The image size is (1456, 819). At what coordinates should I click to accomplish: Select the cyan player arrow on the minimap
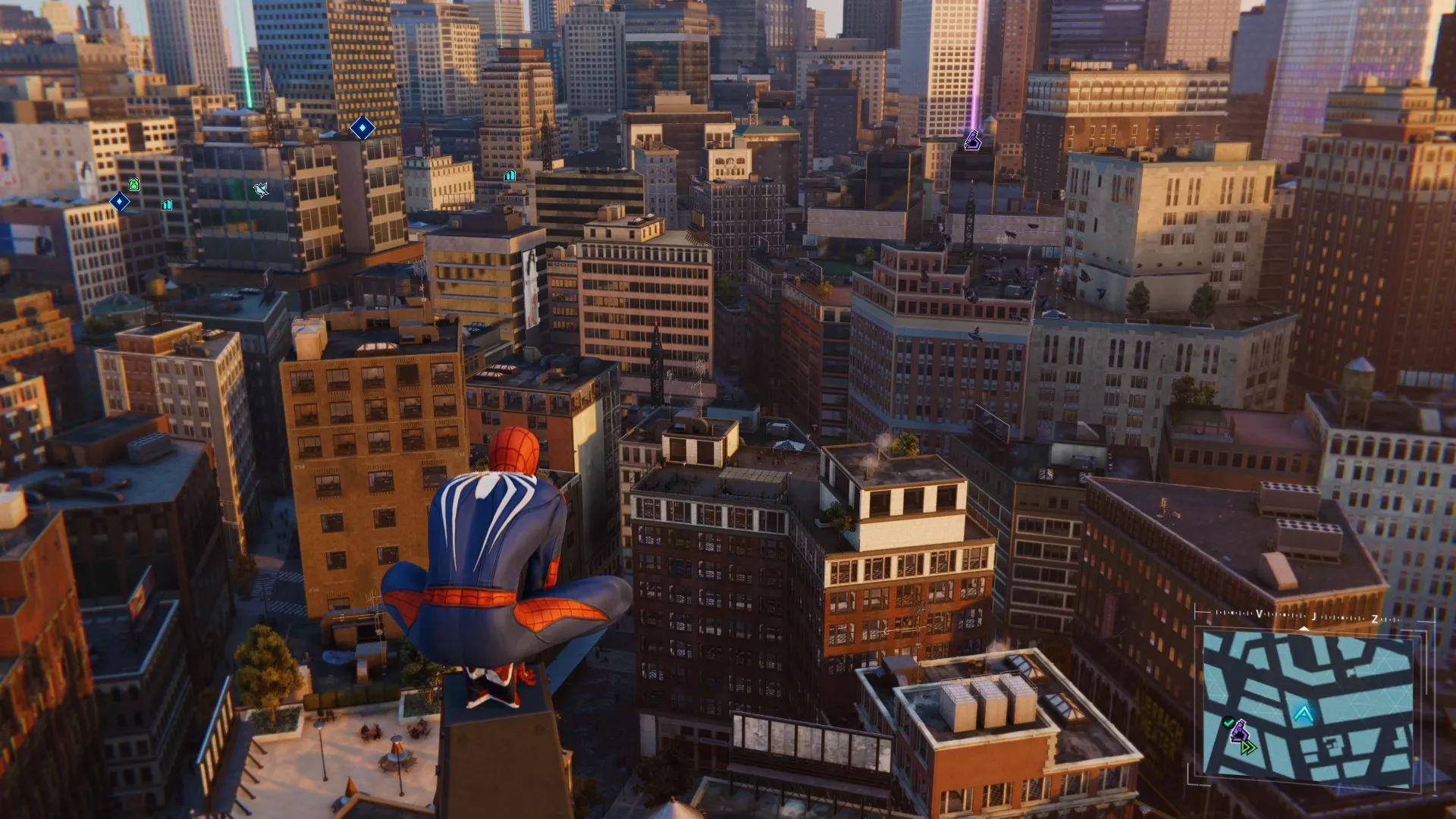coord(1304,714)
